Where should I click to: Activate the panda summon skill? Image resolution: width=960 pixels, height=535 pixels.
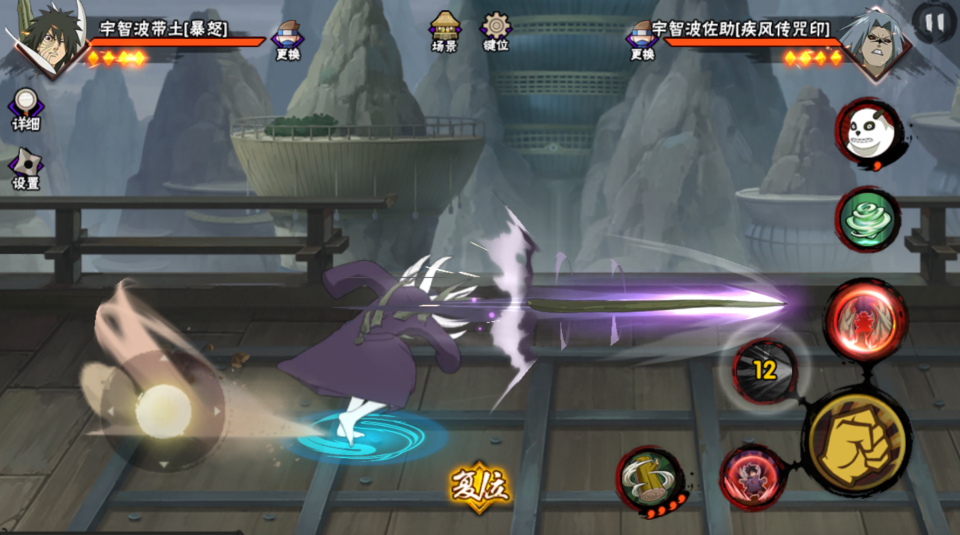868,135
